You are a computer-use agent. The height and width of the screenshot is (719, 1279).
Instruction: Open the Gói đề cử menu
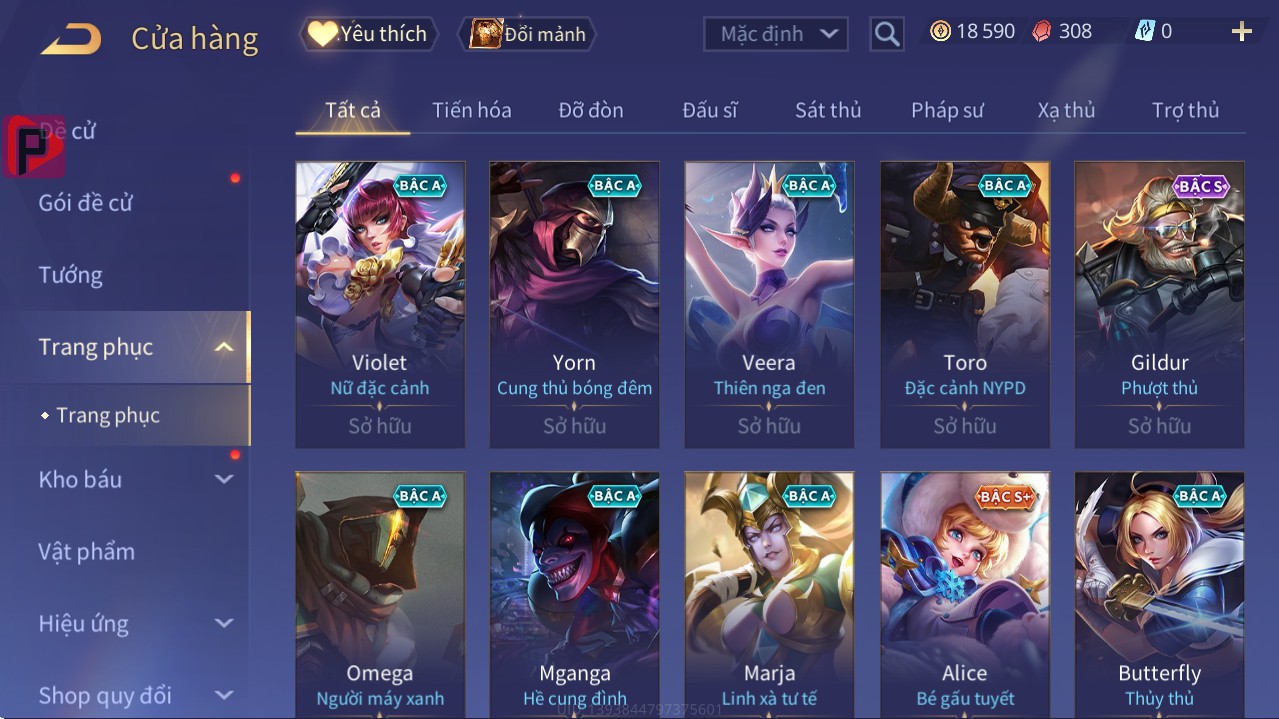tap(86, 203)
